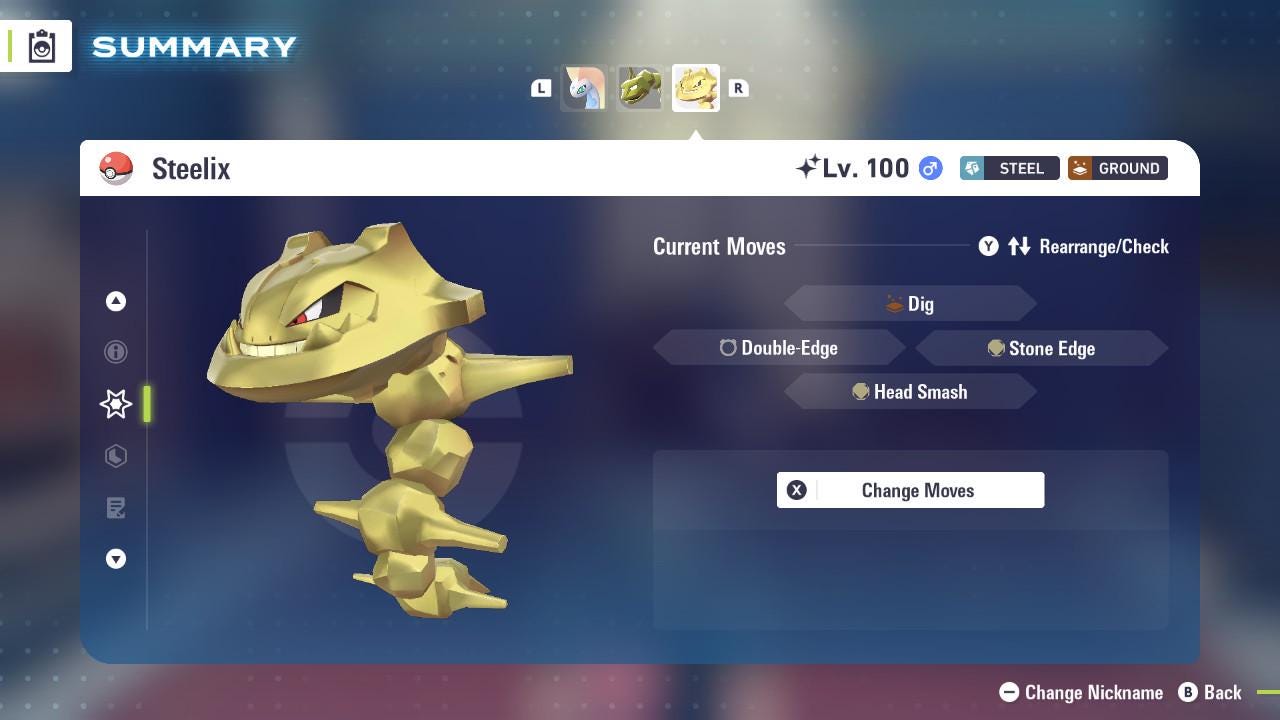Select the Stone Edge move
1280x720 pixels.
(1043, 348)
